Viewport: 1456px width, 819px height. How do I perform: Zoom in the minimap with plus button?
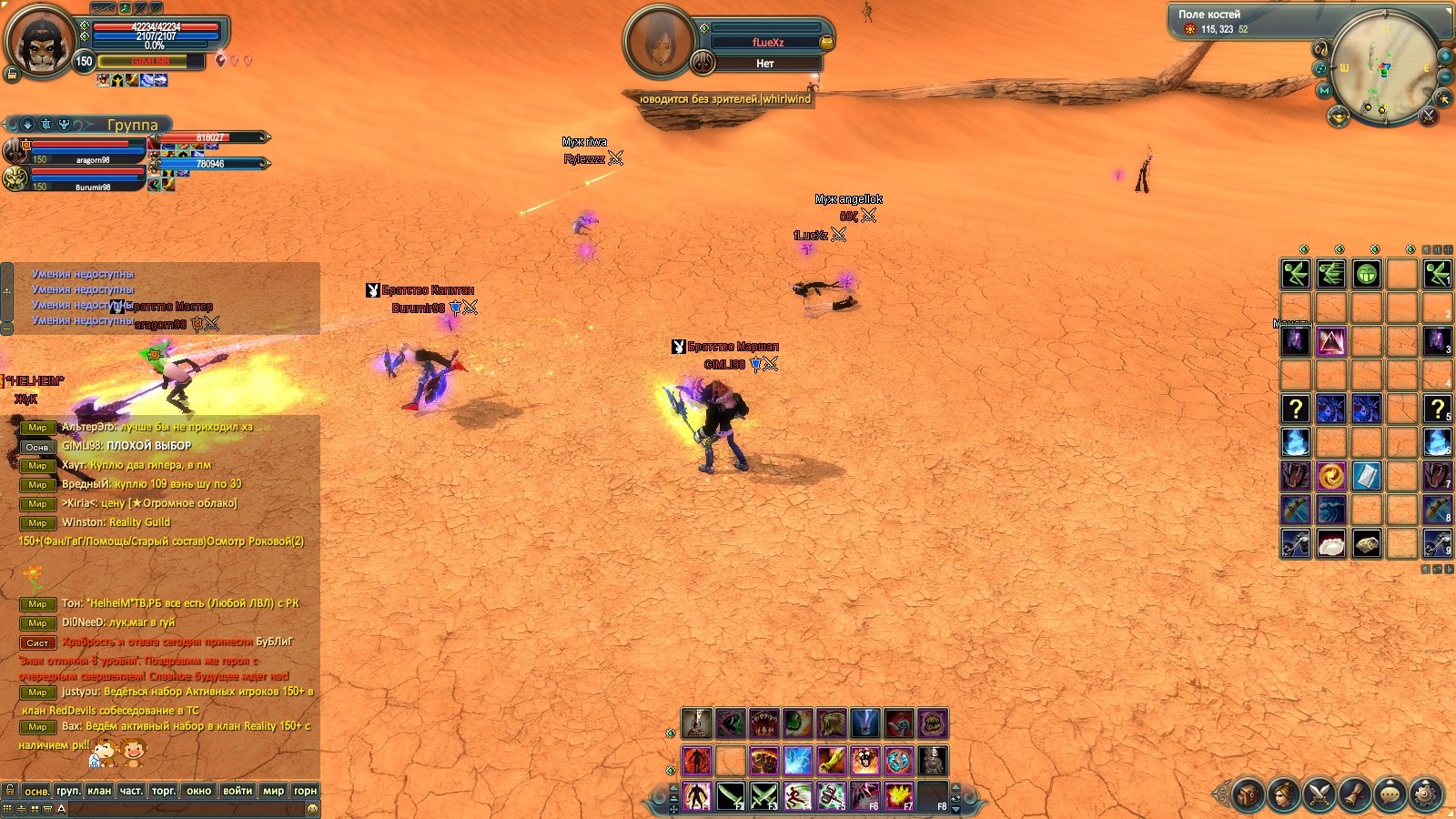point(1444,56)
